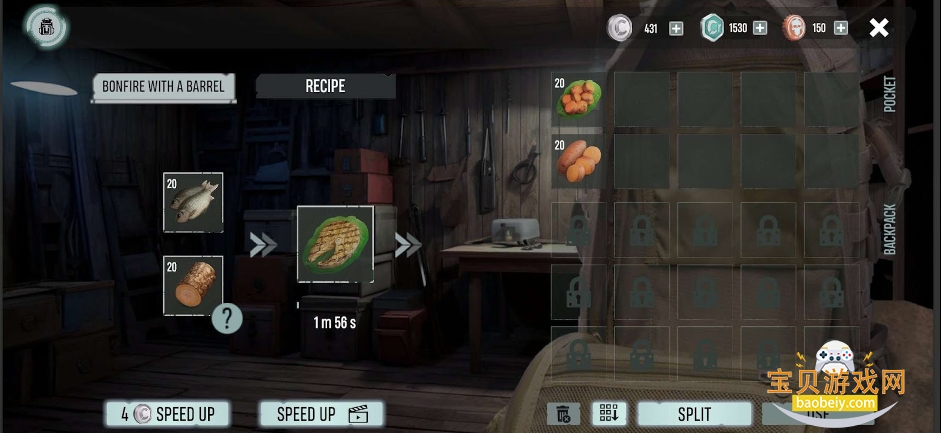Select the firewood log ingredient slot

193,285
